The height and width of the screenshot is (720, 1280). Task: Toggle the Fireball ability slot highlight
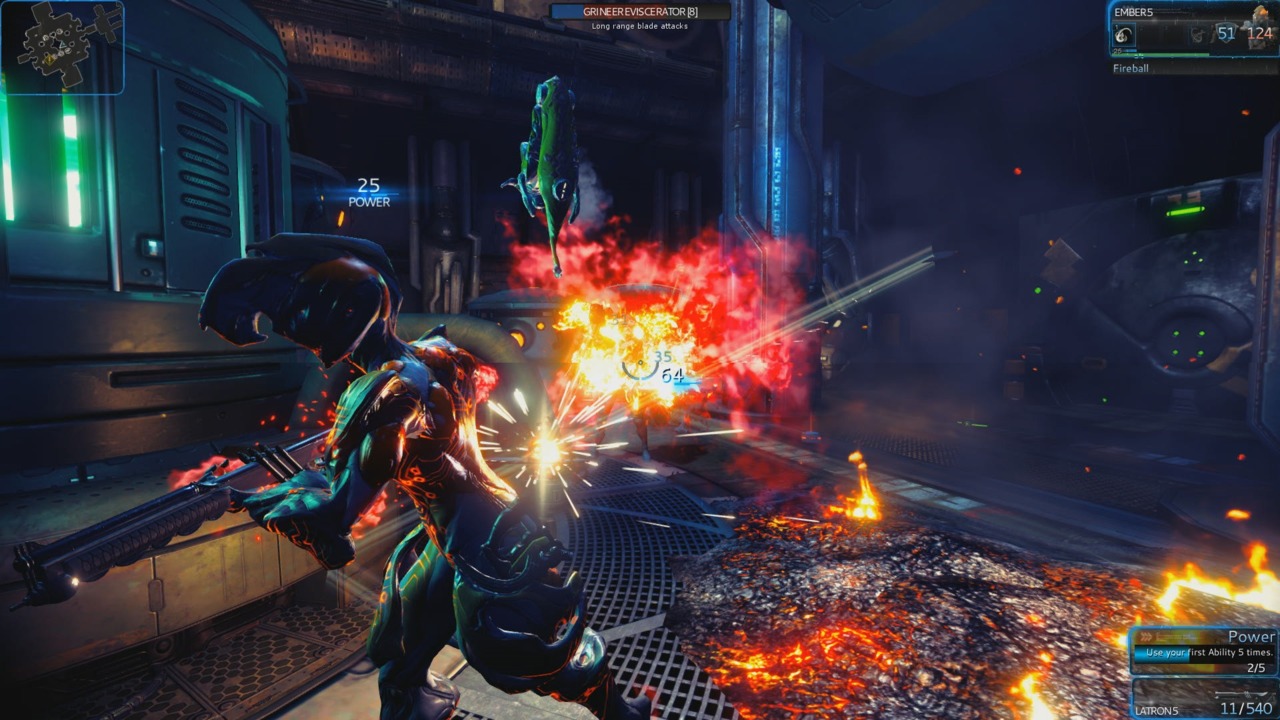click(1124, 32)
